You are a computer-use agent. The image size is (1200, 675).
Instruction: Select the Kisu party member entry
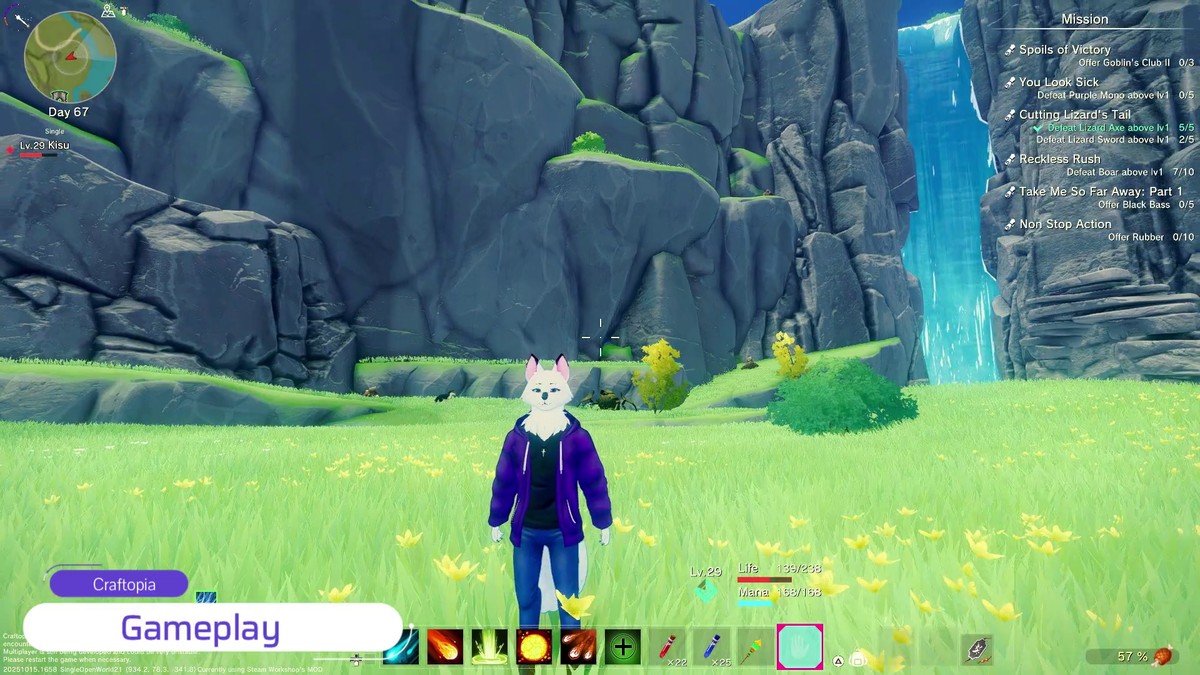[x=44, y=146]
